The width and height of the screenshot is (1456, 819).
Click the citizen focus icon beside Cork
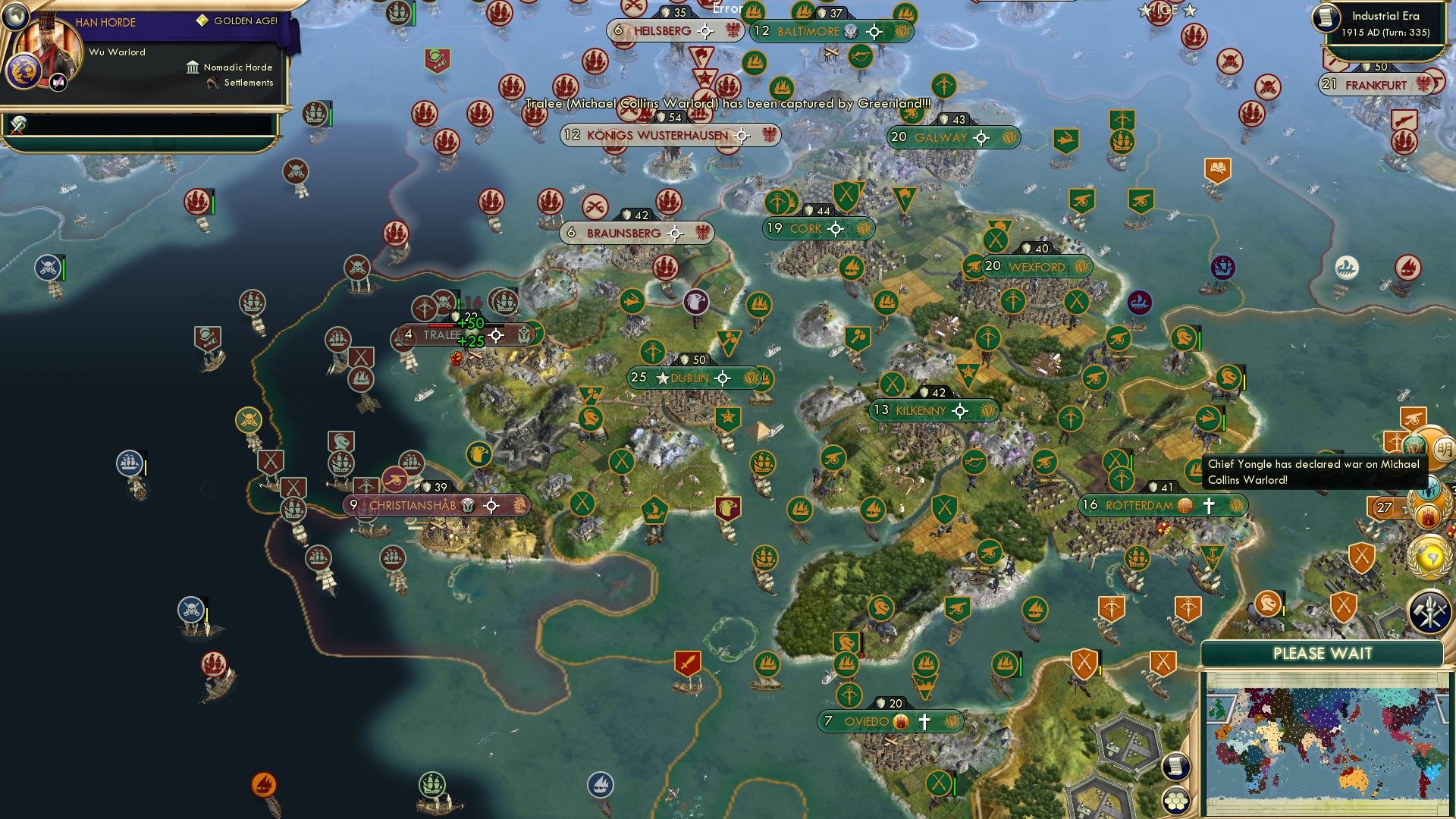(835, 227)
